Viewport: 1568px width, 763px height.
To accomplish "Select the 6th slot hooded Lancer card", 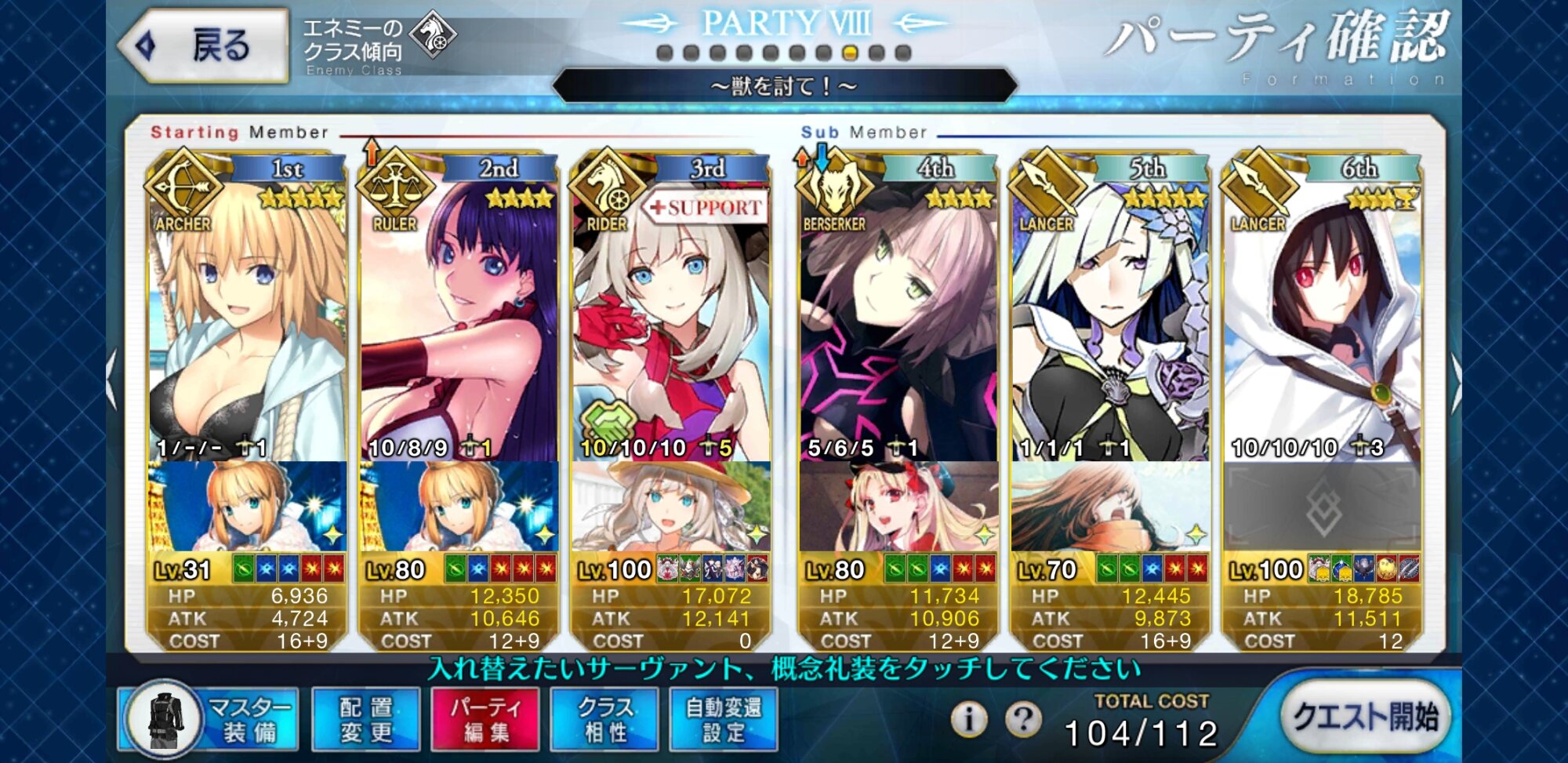I will pos(1323,314).
